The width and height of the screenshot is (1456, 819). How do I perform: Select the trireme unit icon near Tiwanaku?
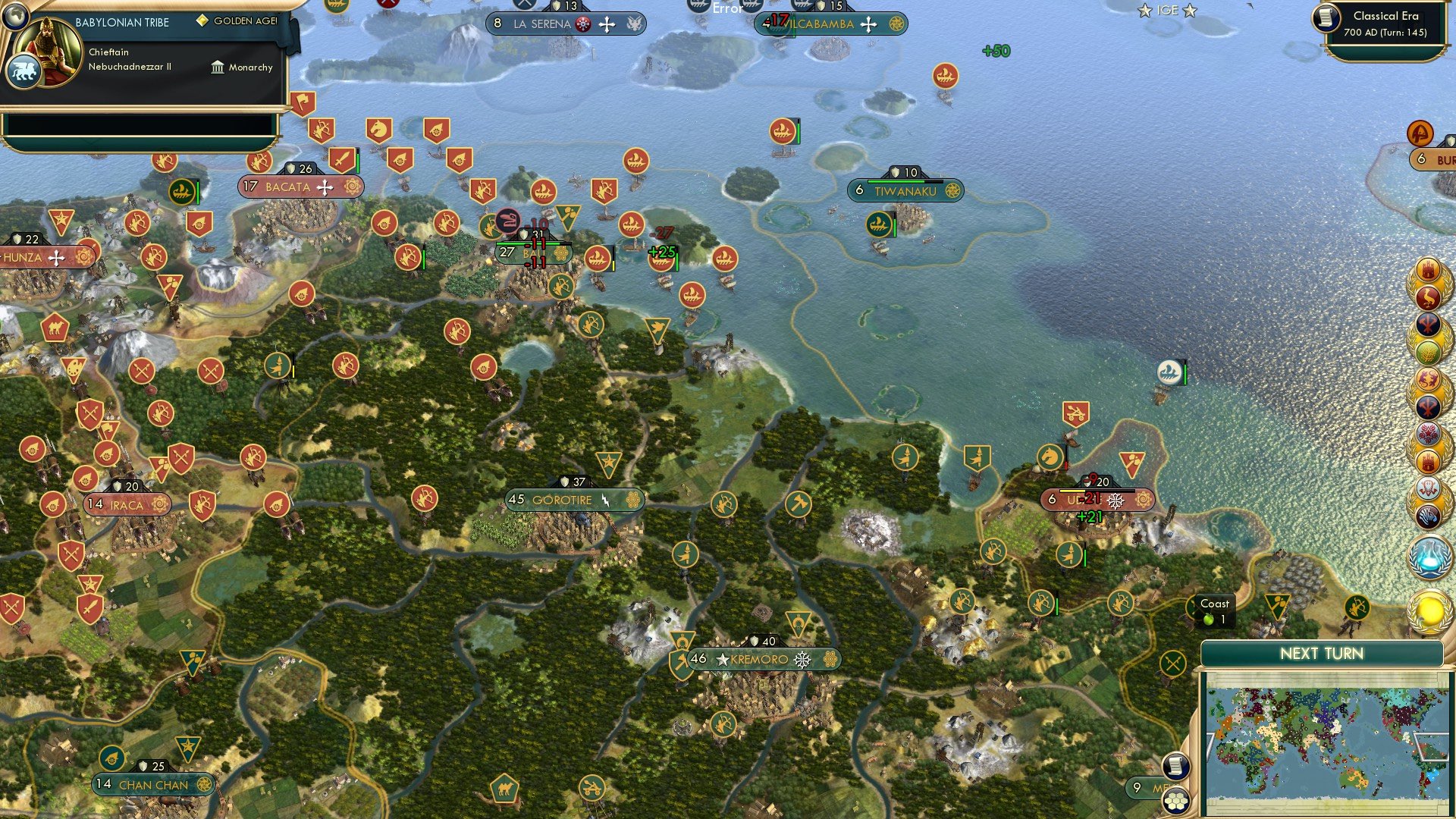(878, 225)
